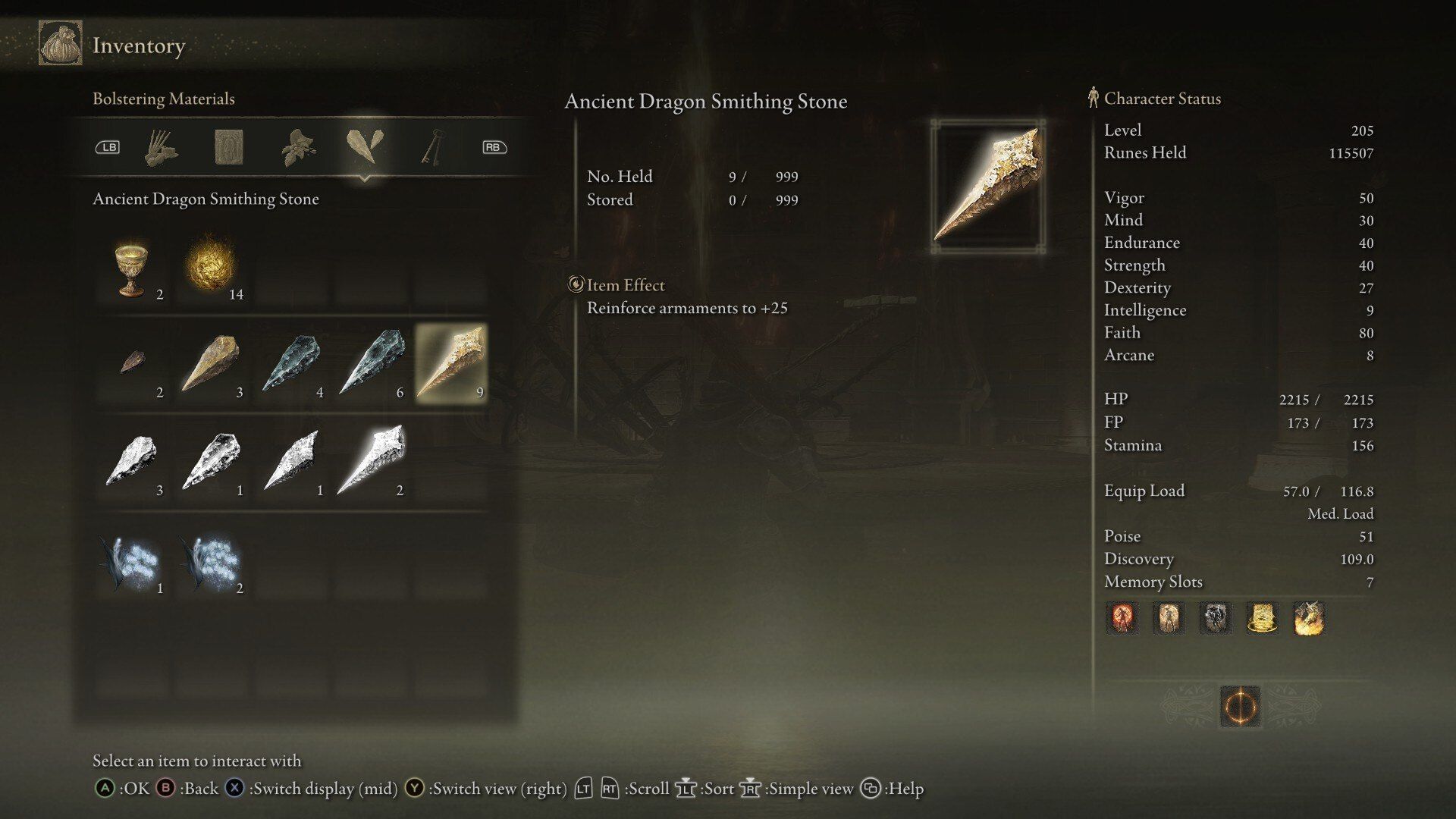Pick the dark smithing stone with quantity 6
1456x819 pixels.
[372, 364]
